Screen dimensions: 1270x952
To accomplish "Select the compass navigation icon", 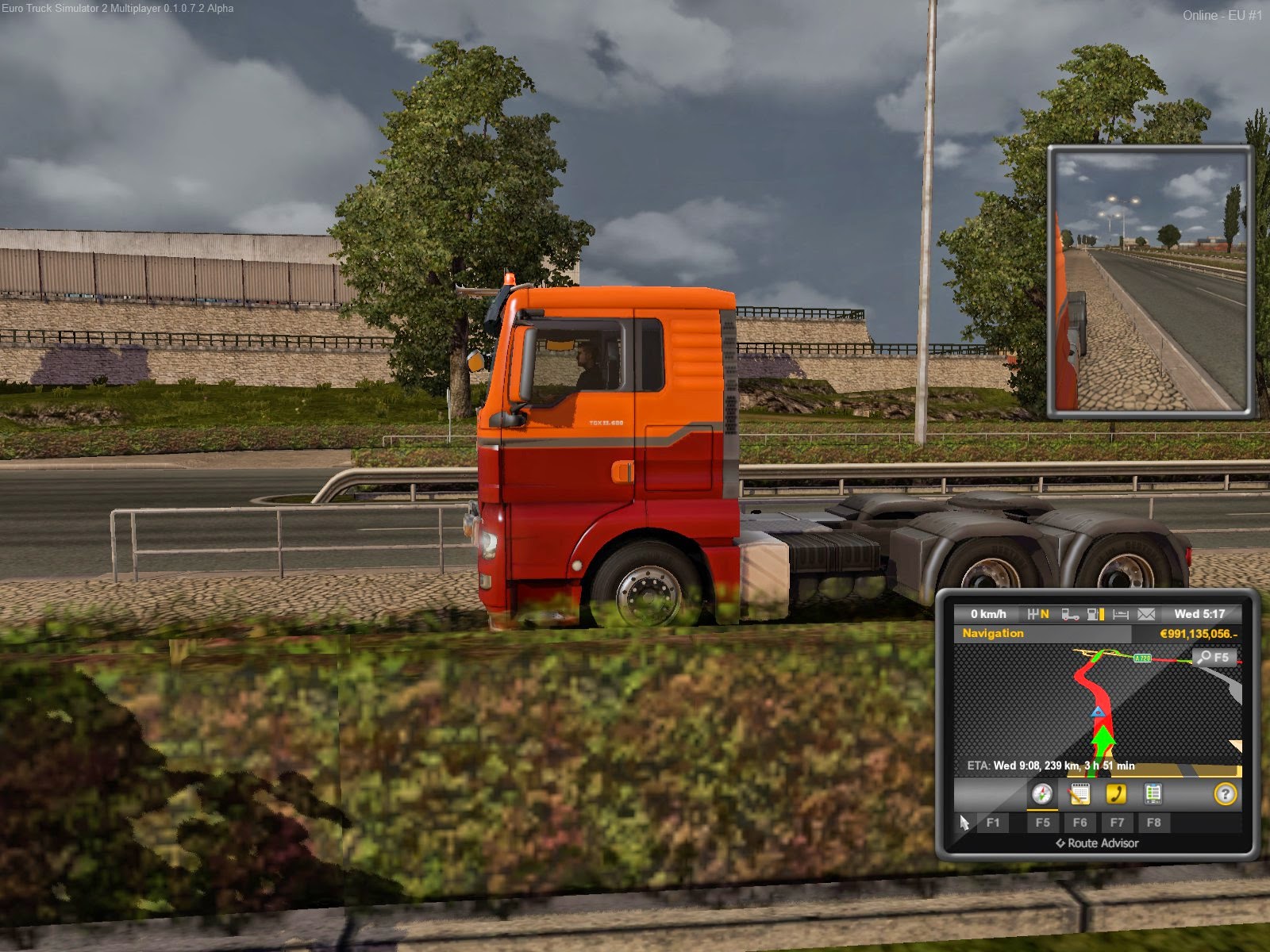I will pos(1043,795).
